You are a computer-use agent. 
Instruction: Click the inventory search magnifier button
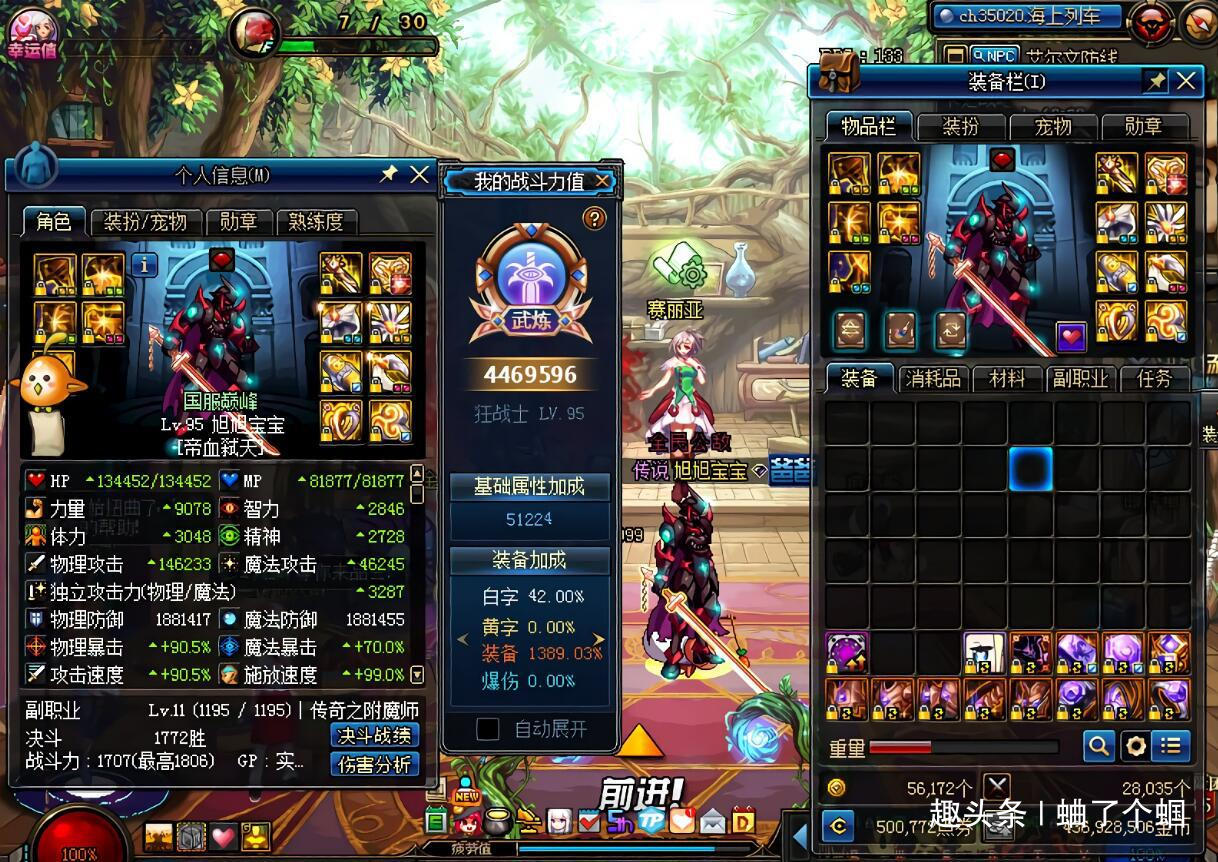point(1098,746)
